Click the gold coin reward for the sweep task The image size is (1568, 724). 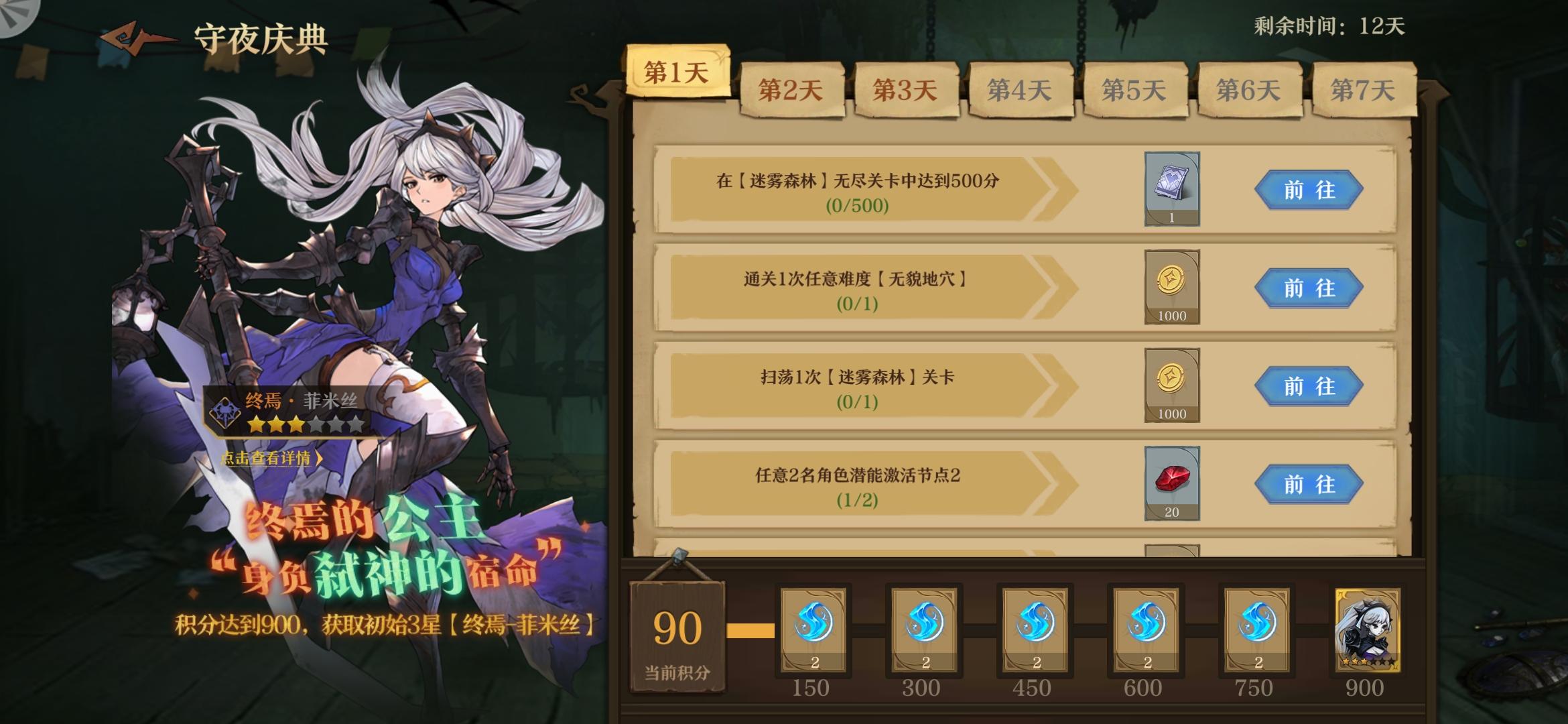click(1173, 386)
